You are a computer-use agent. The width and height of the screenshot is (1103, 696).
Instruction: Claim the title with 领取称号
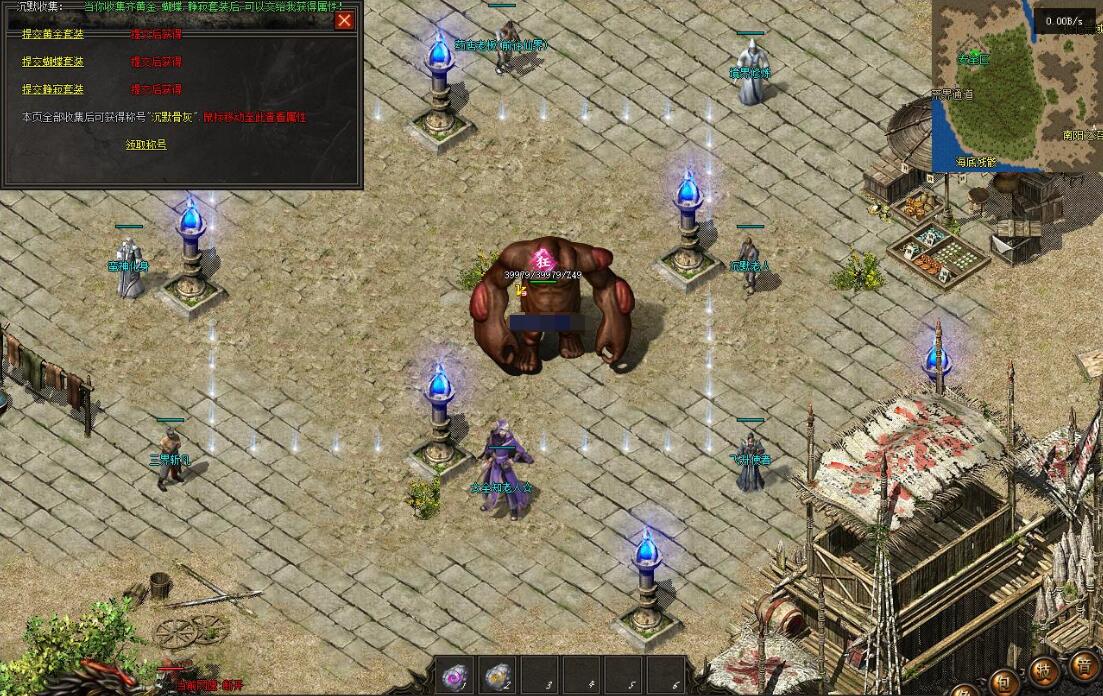[146, 144]
